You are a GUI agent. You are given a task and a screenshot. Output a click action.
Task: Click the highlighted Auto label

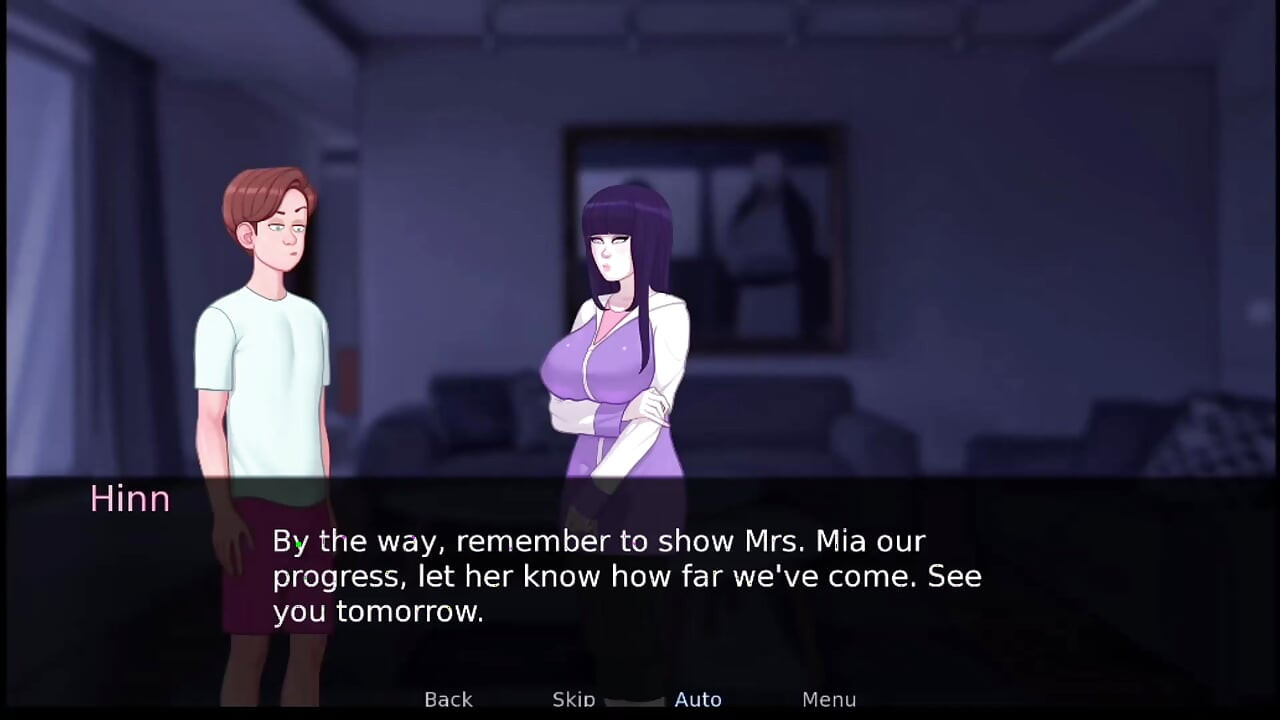698,699
